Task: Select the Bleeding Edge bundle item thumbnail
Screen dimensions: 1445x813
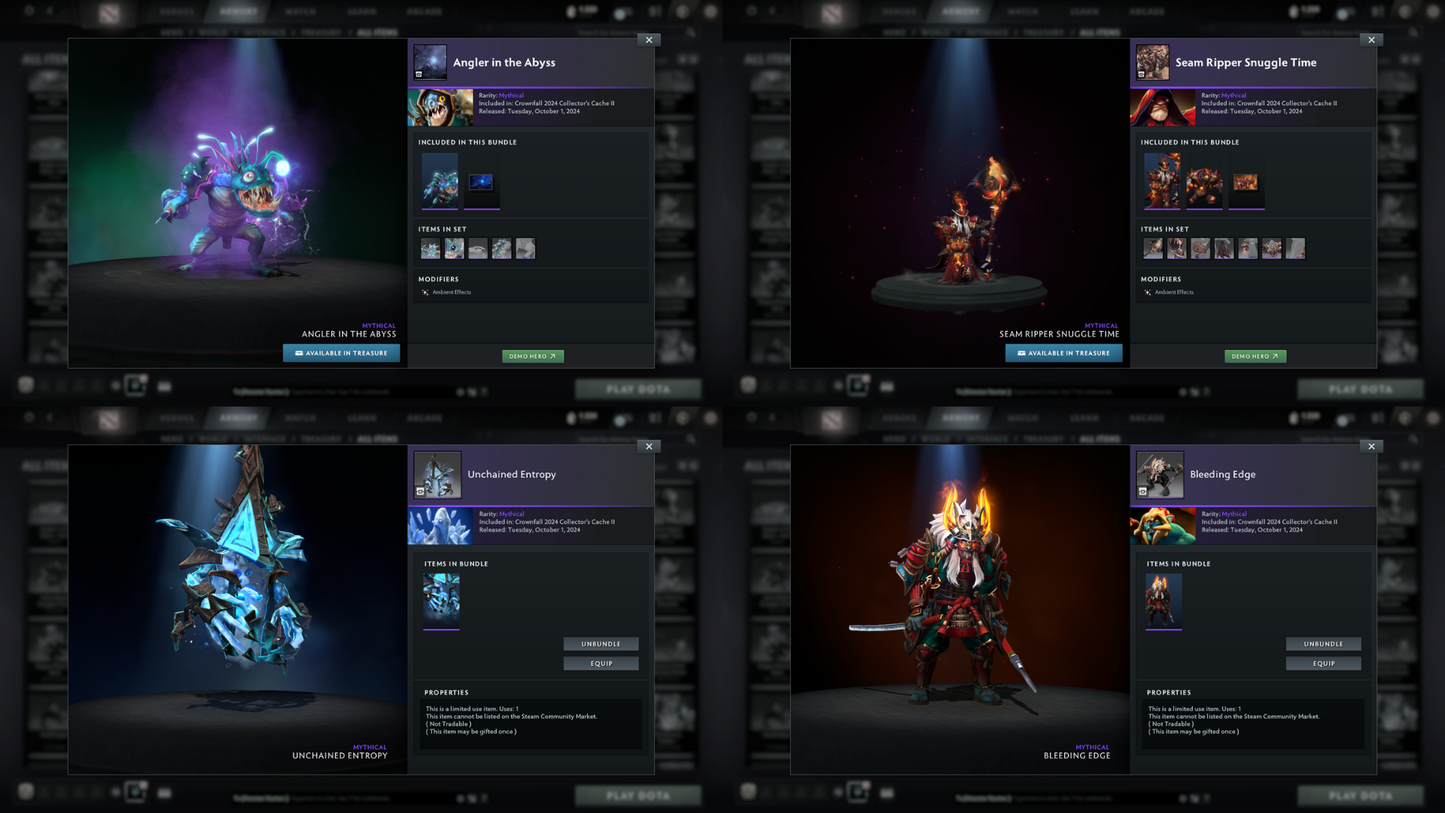Action: click(1163, 600)
